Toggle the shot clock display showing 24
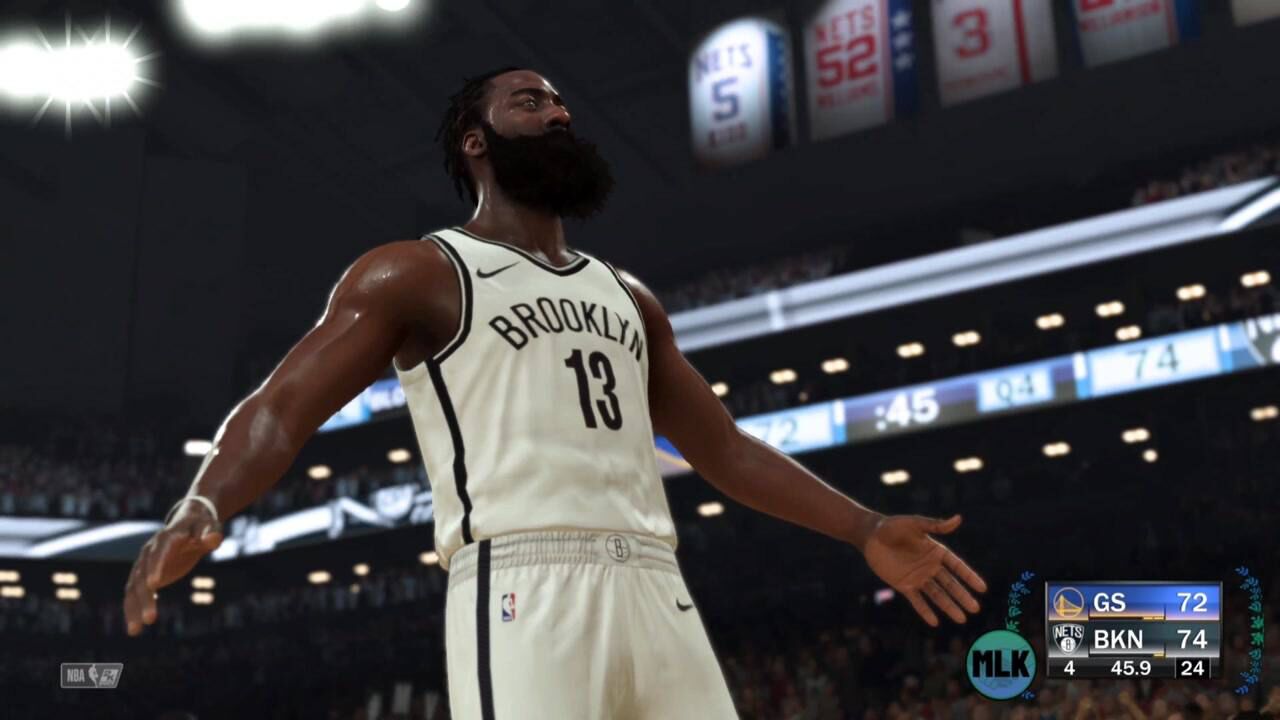The height and width of the screenshot is (720, 1280). tap(1193, 666)
